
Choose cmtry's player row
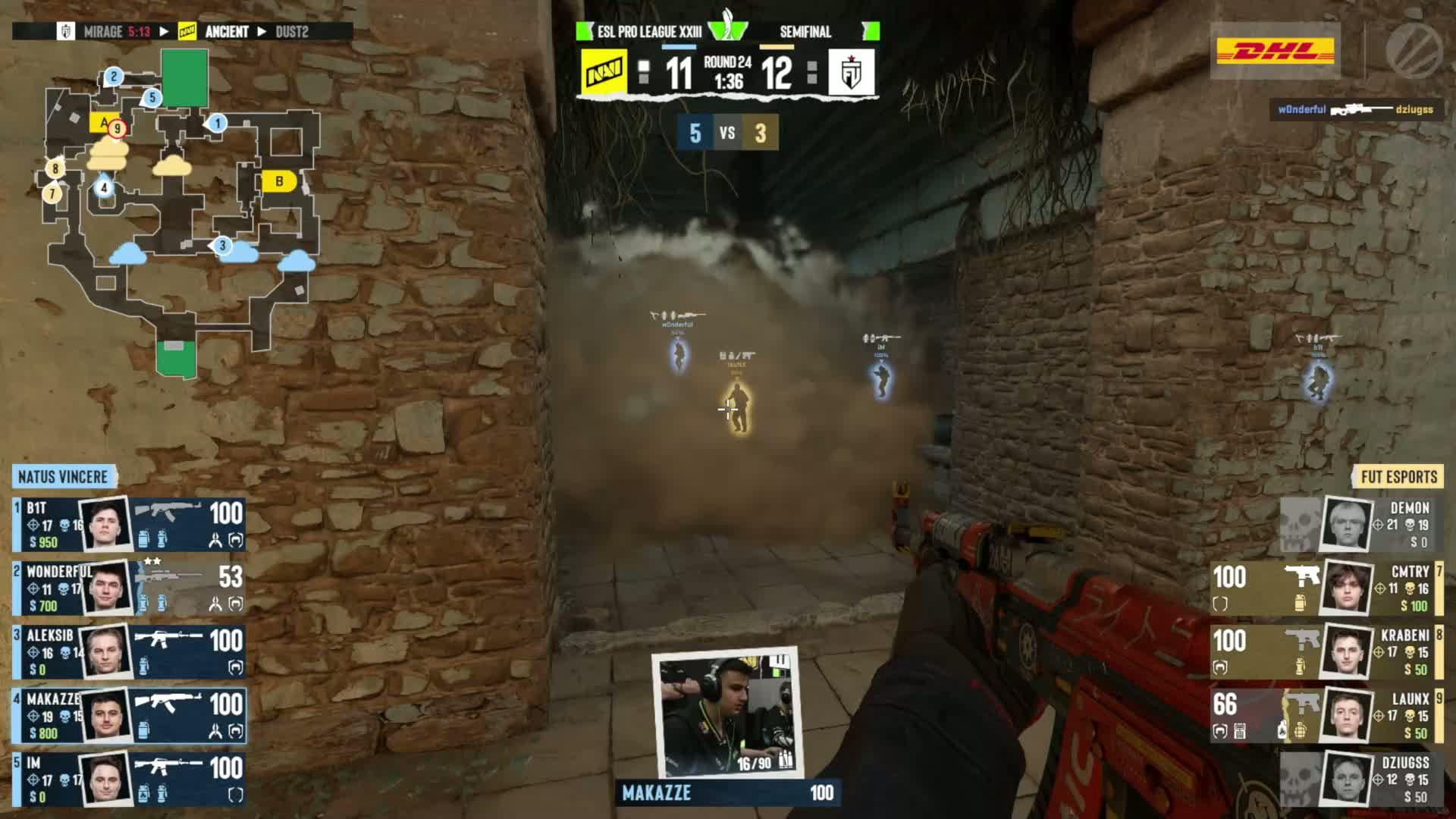point(1327,588)
